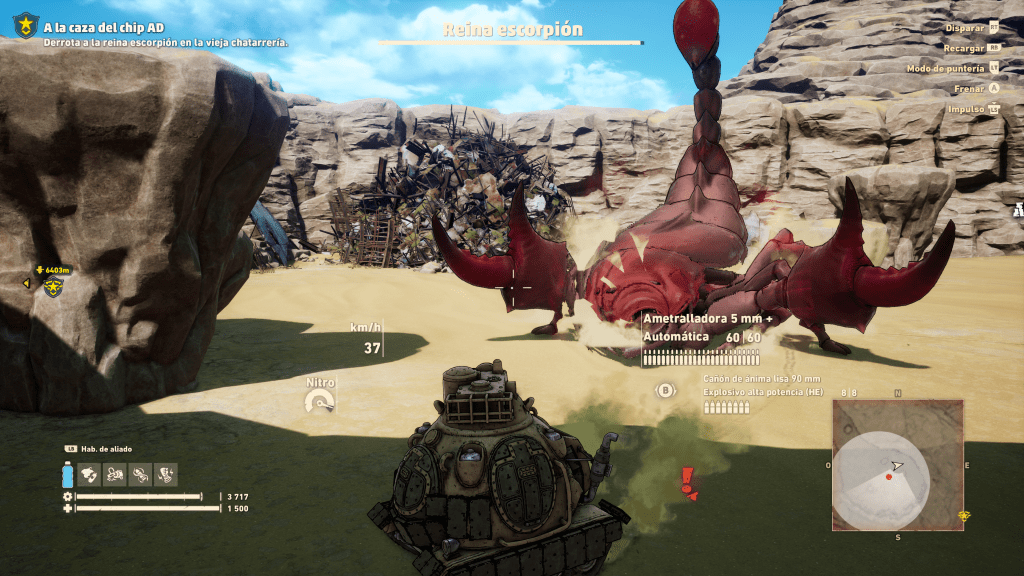Viewport: 1024px width, 576px height.
Task: Select the red enemy dot on the minimap
Action: tap(888, 476)
